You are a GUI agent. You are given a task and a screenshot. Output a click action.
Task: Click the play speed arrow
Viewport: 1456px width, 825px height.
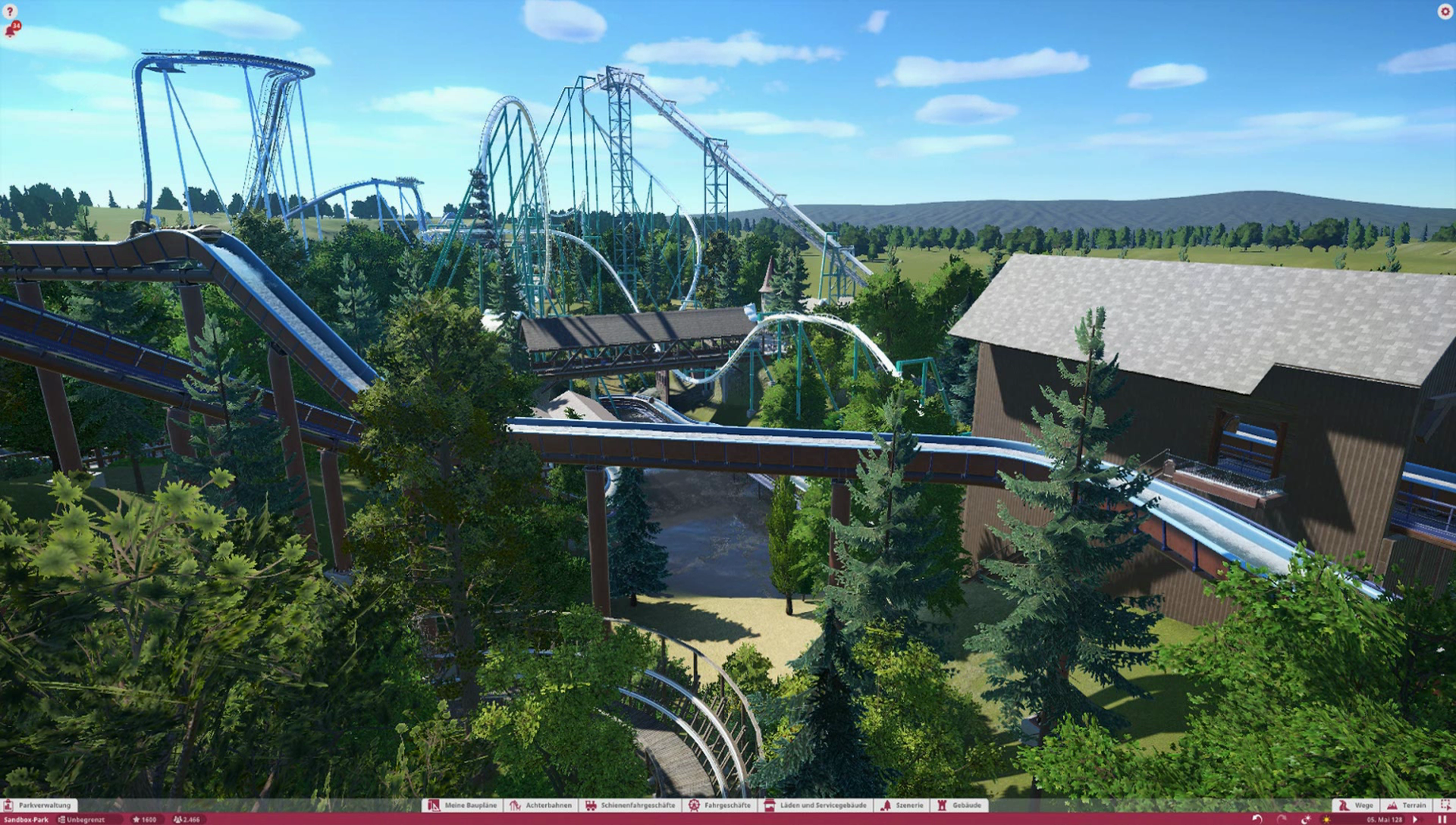pos(1415,820)
